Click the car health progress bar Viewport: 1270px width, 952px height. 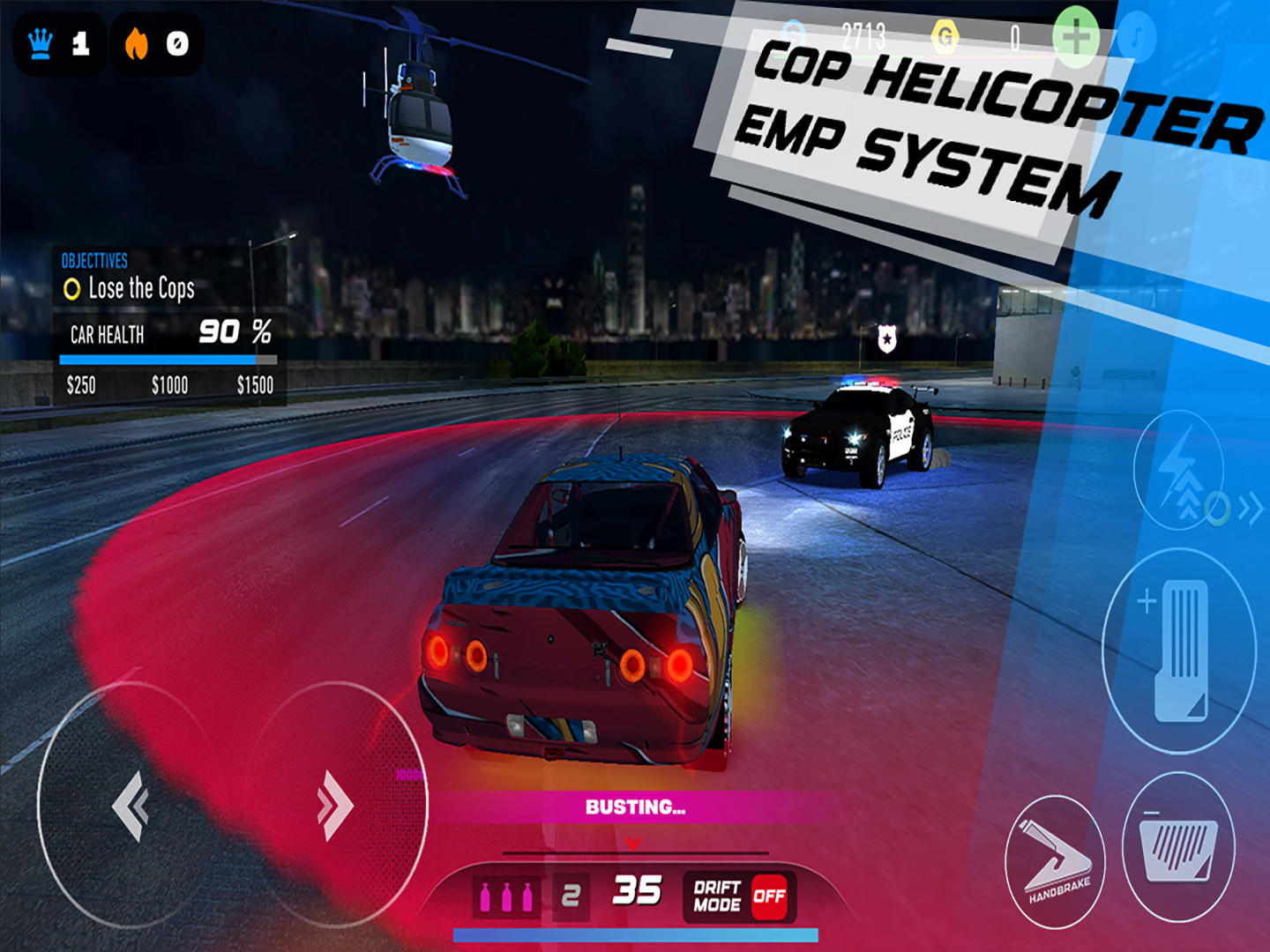(x=166, y=357)
